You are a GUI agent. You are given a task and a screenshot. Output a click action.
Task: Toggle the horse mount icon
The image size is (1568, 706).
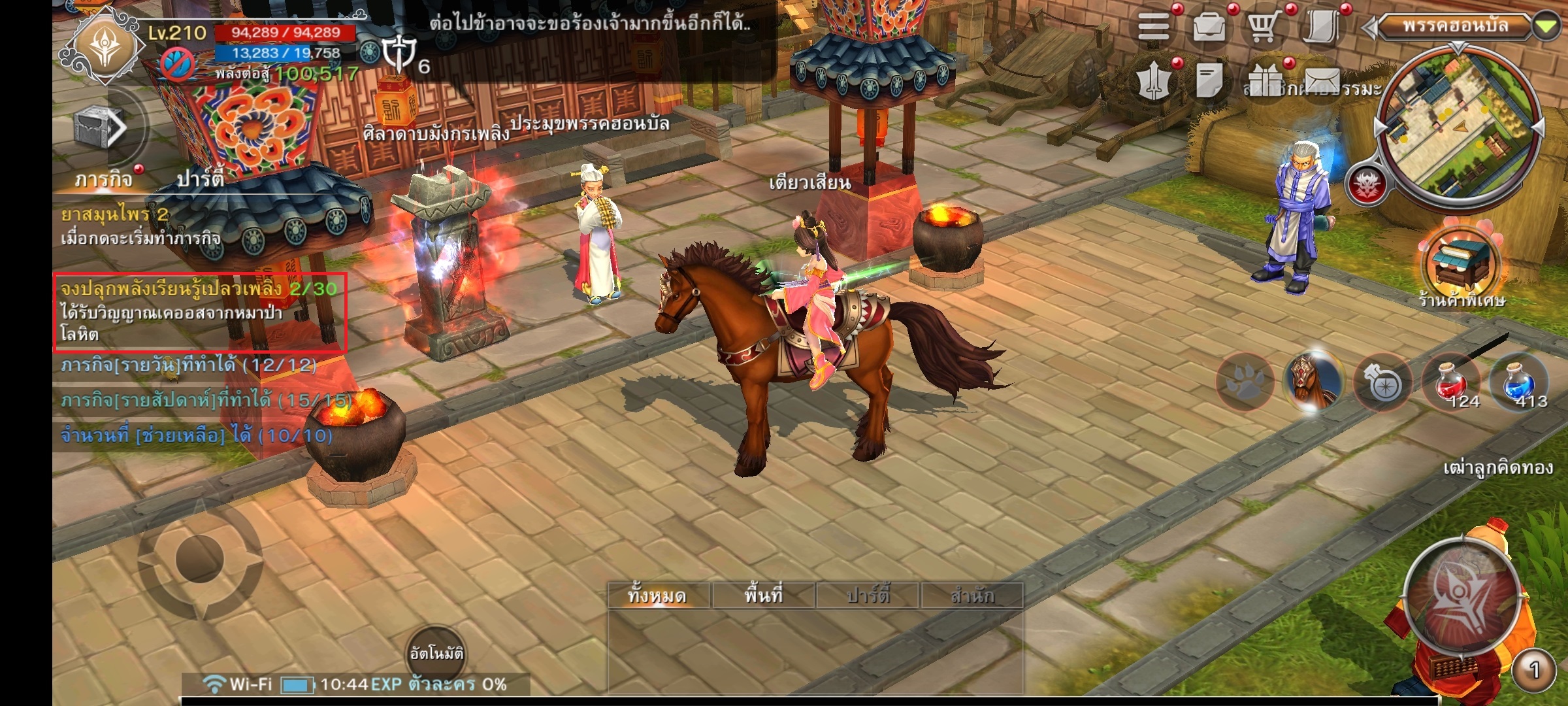click(x=1313, y=382)
